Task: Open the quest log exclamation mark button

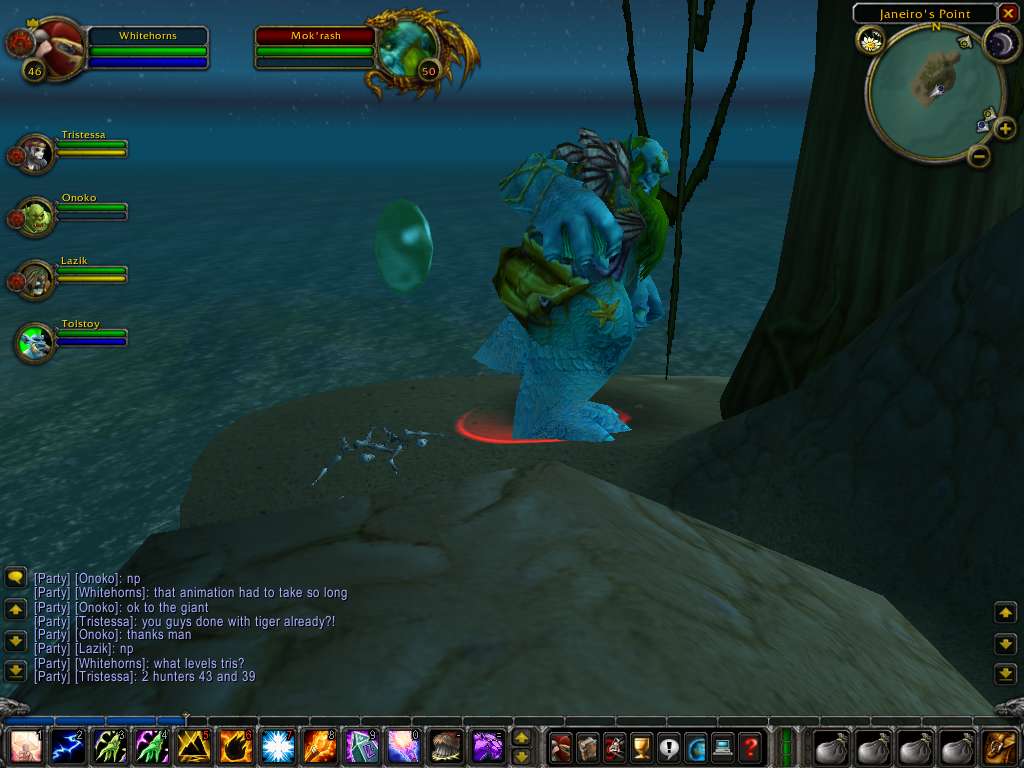Action: (x=669, y=747)
